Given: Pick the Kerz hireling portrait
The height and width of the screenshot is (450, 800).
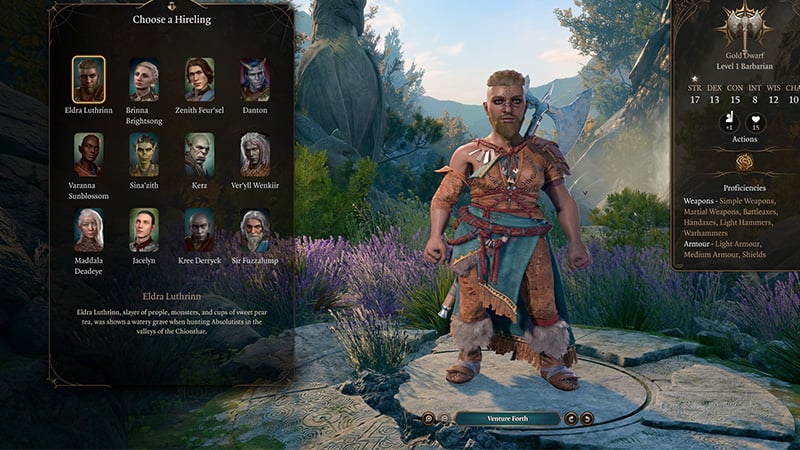Looking at the screenshot, I should click(x=199, y=154).
